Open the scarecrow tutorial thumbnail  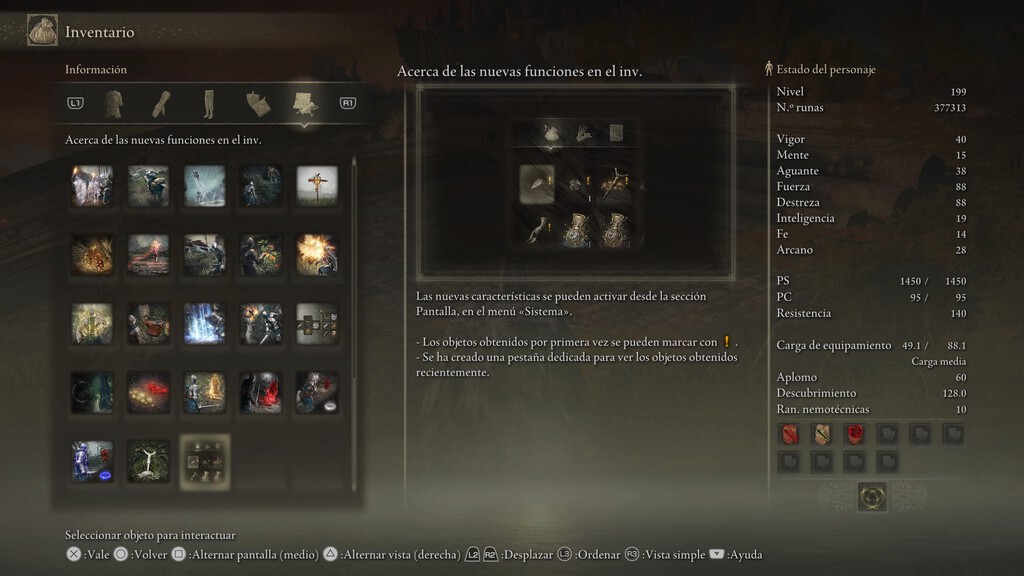click(317, 186)
